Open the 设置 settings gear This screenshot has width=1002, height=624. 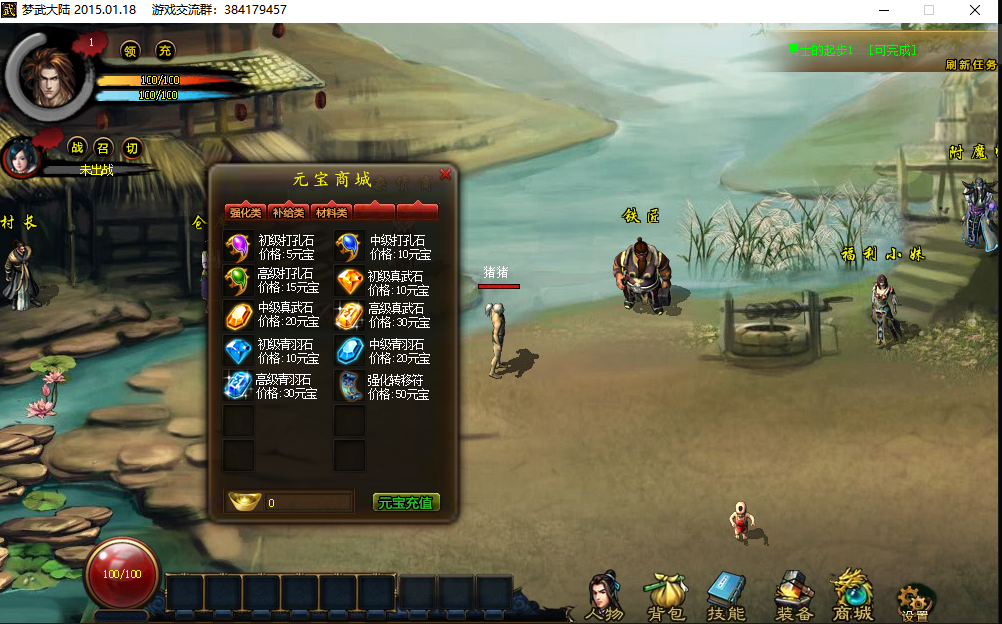point(914,601)
